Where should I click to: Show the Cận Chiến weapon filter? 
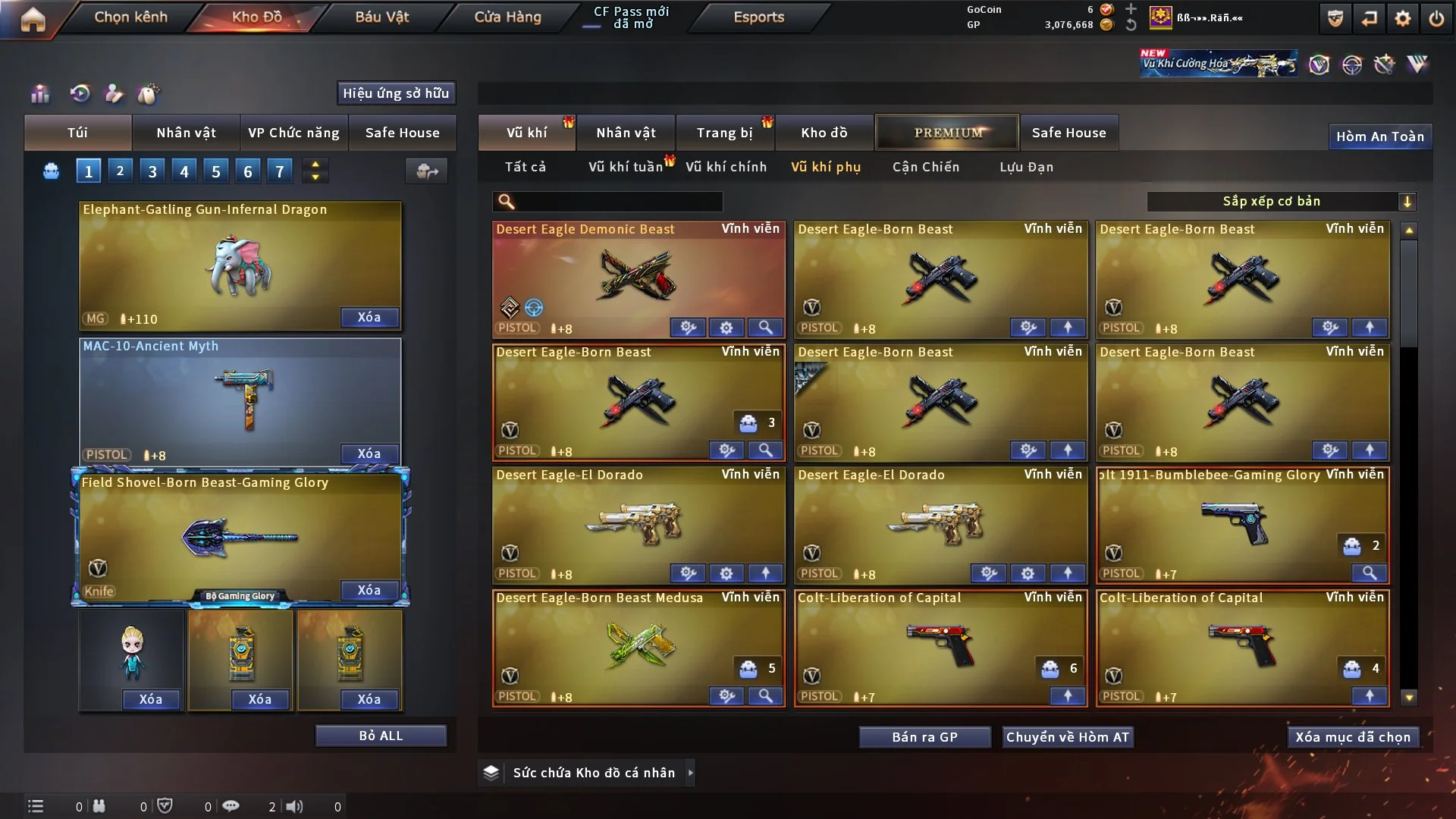coord(925,167)
